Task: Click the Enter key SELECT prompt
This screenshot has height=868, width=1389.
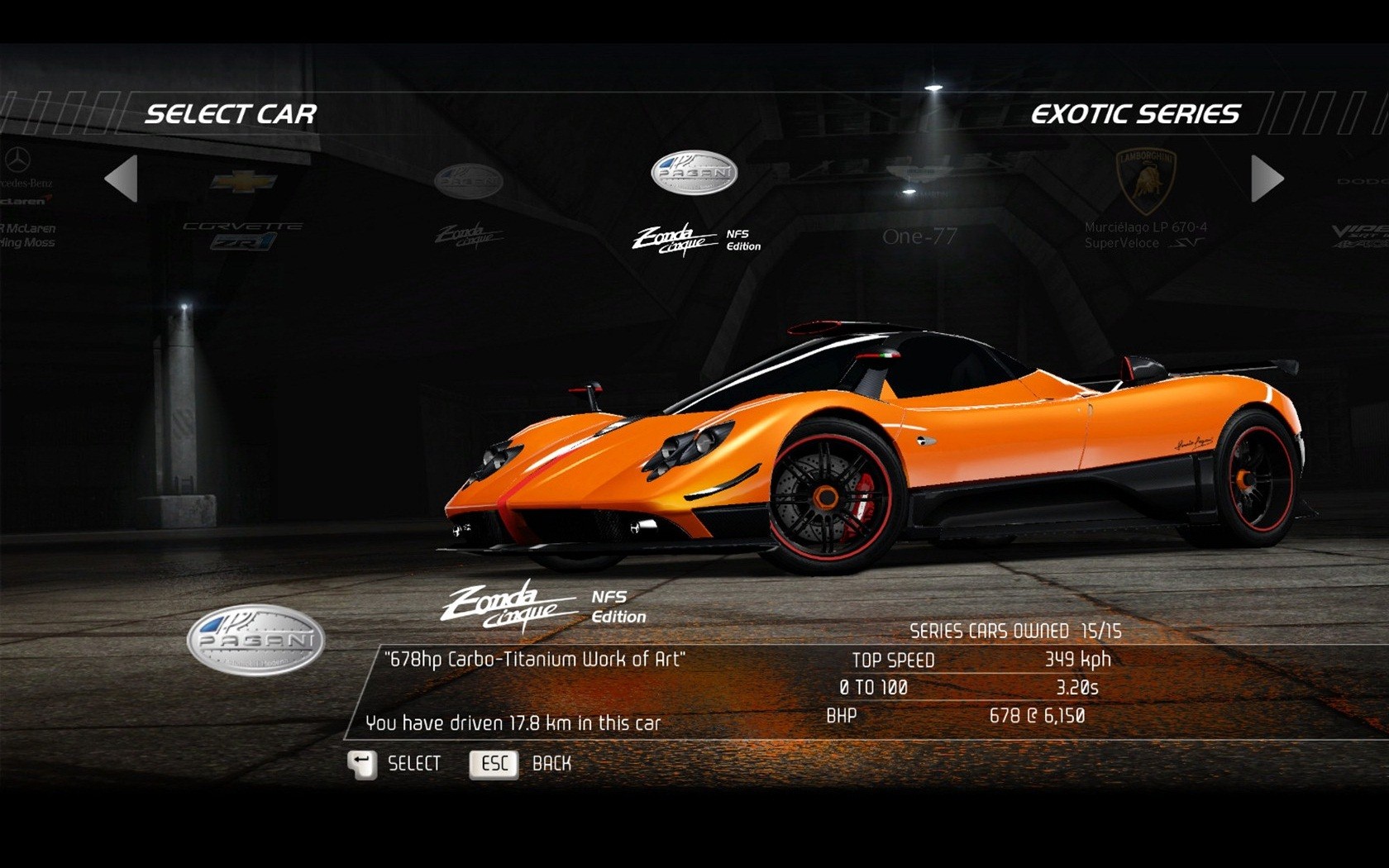Action: [x=395, y=764]
